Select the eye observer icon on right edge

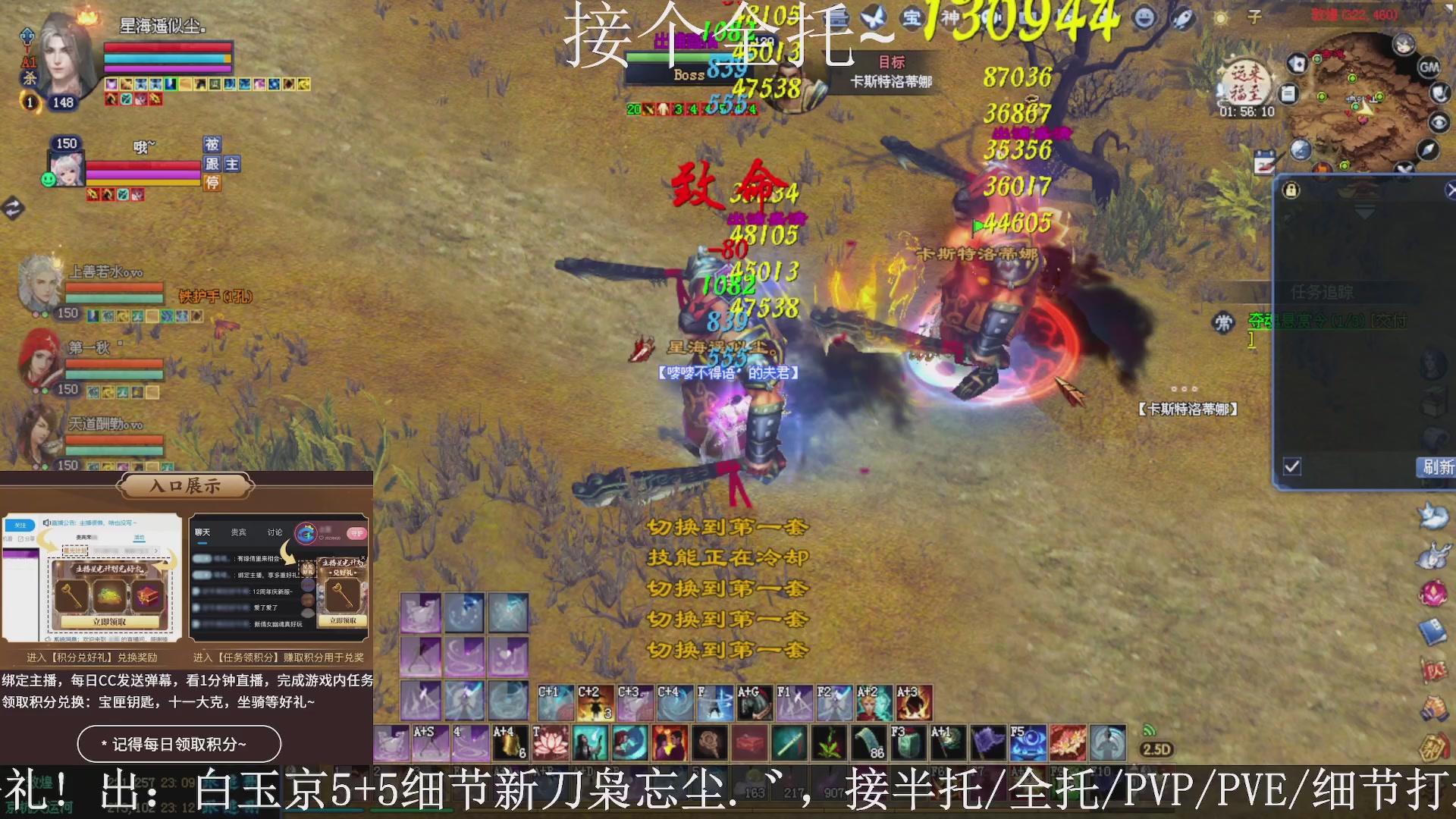1439,121
